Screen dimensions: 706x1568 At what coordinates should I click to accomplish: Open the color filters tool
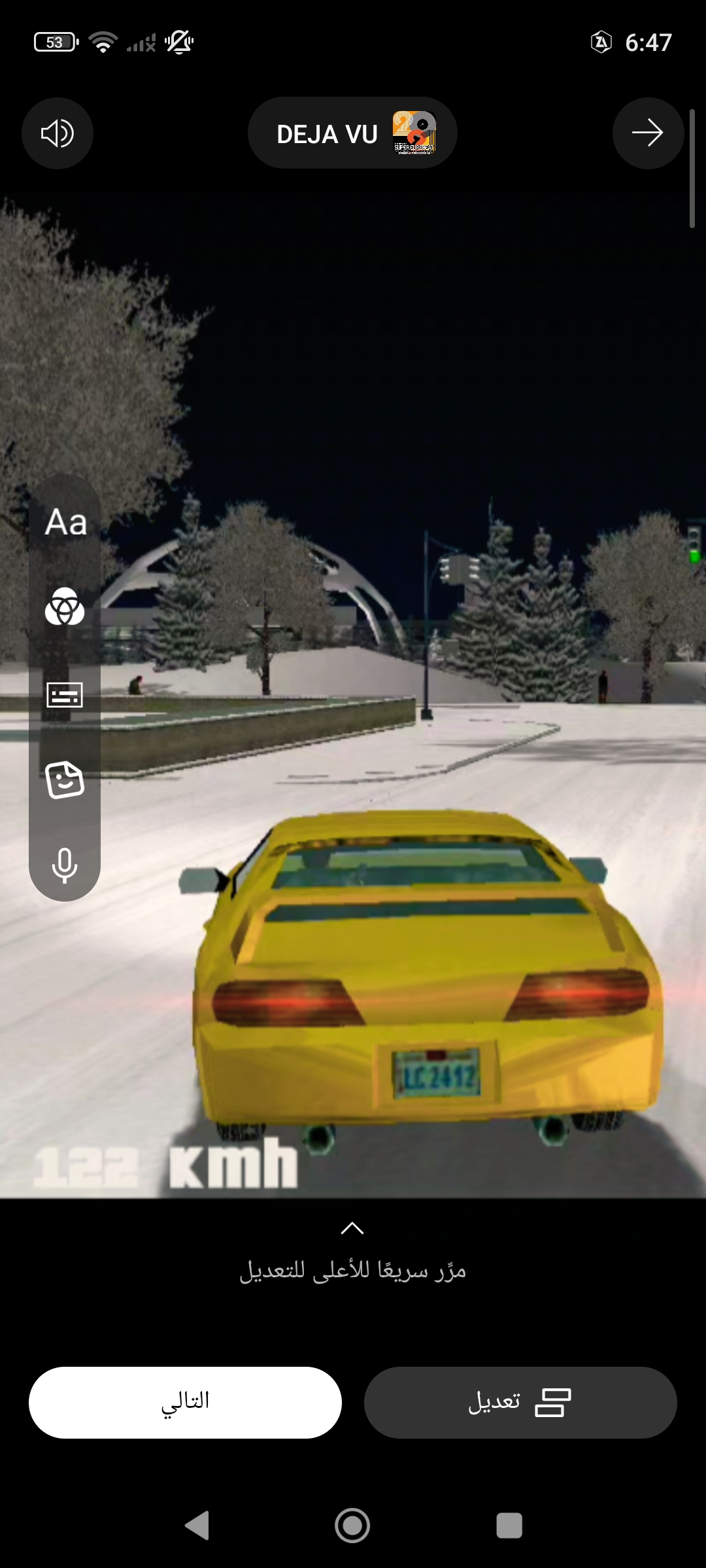click(65, 608)
